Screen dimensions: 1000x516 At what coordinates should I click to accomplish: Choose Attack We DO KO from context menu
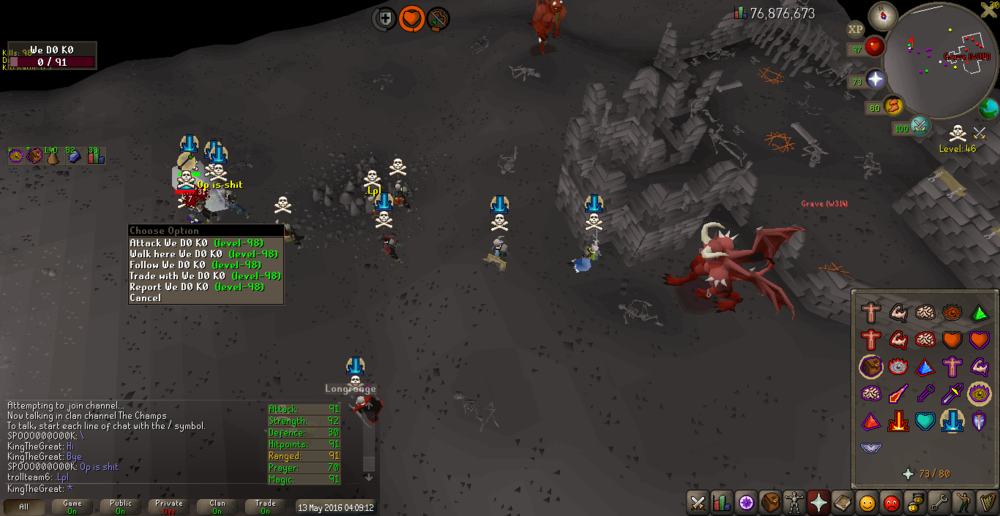coord(196,243)
